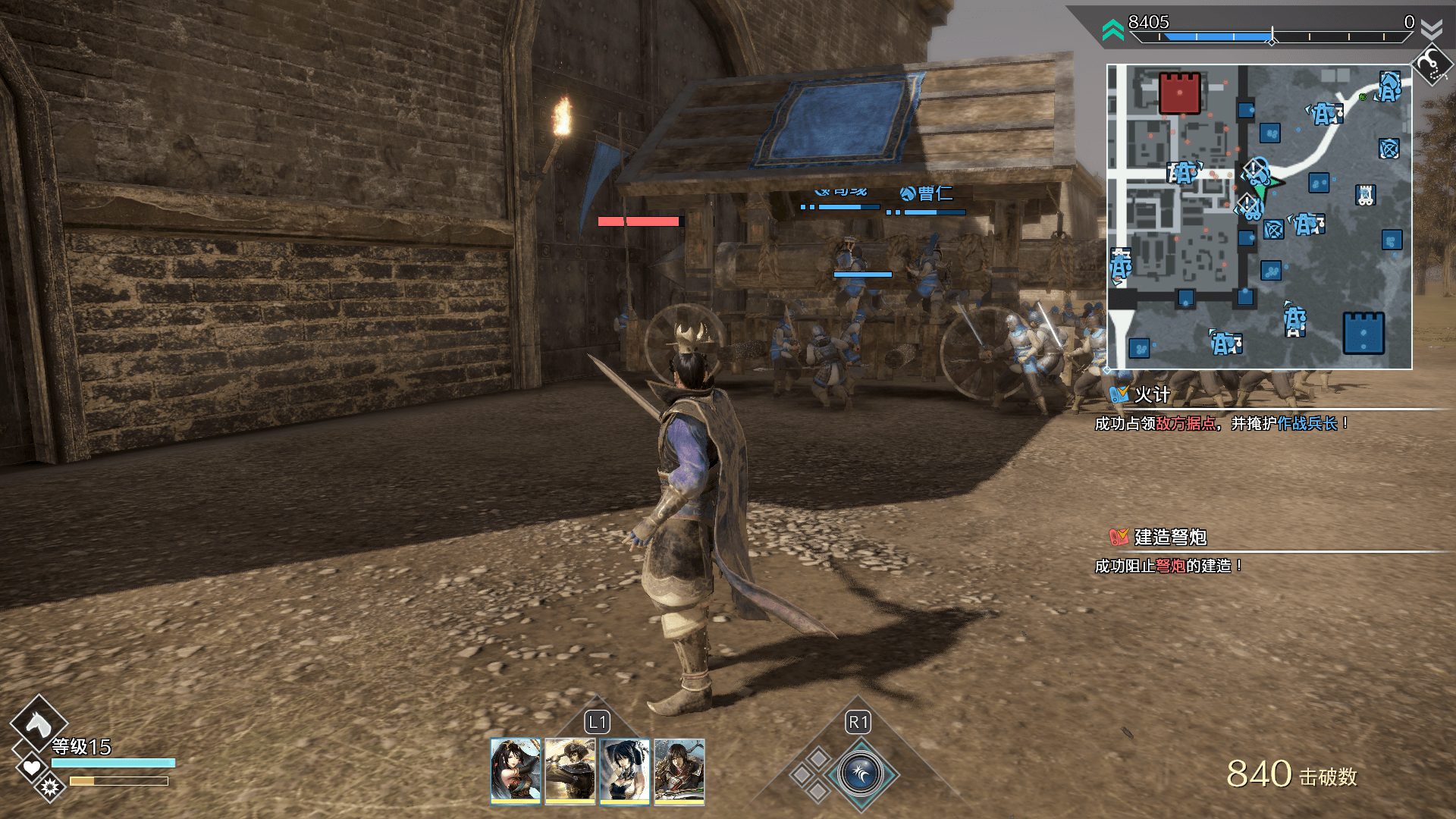Choose the hat-wearing swordsman officer portrait

coord(570,770)
